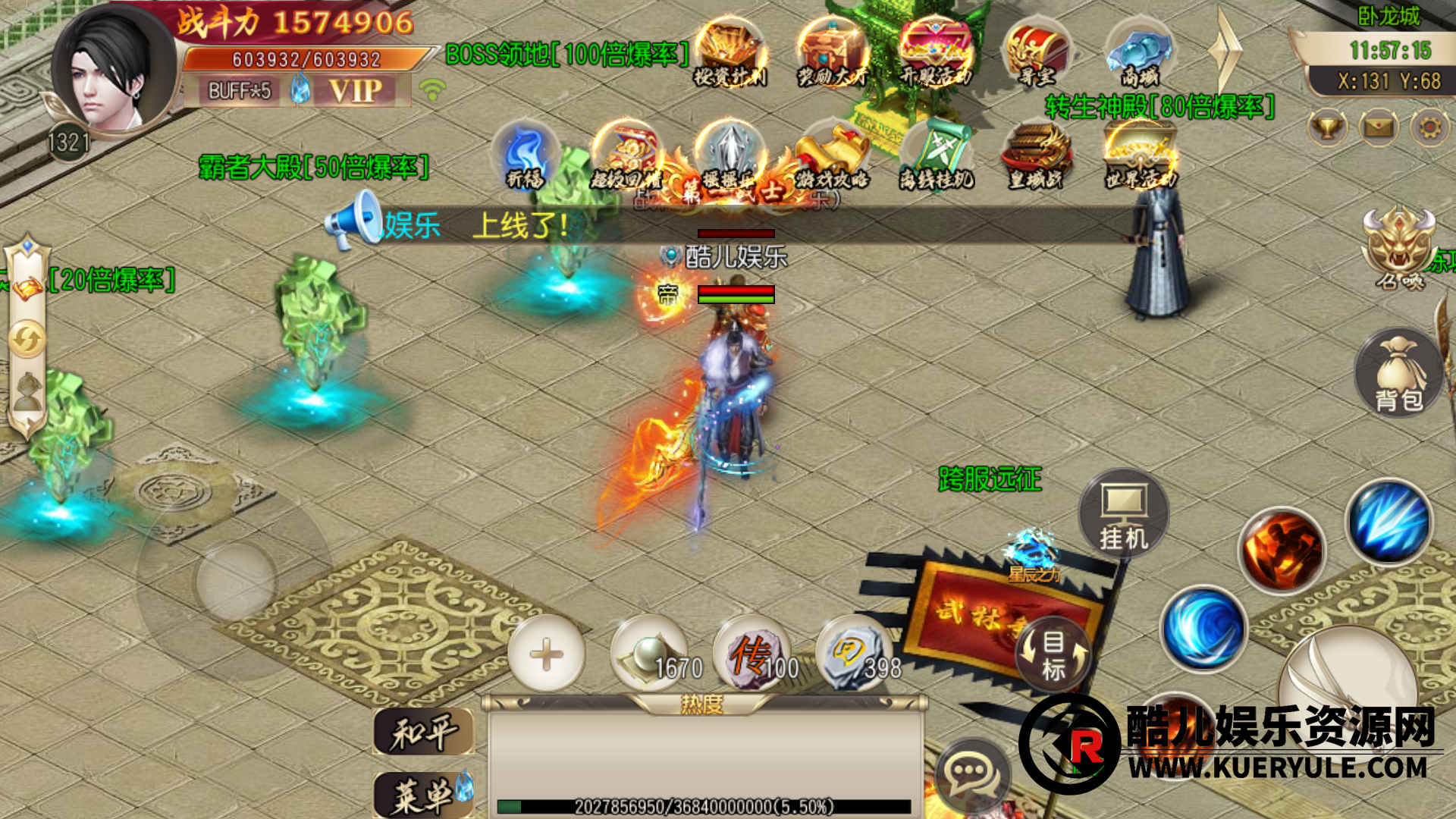Open the 祈福 blue flame blessing icon
The height and width of the screenshot is (819, 1456).
click(526, 155)
